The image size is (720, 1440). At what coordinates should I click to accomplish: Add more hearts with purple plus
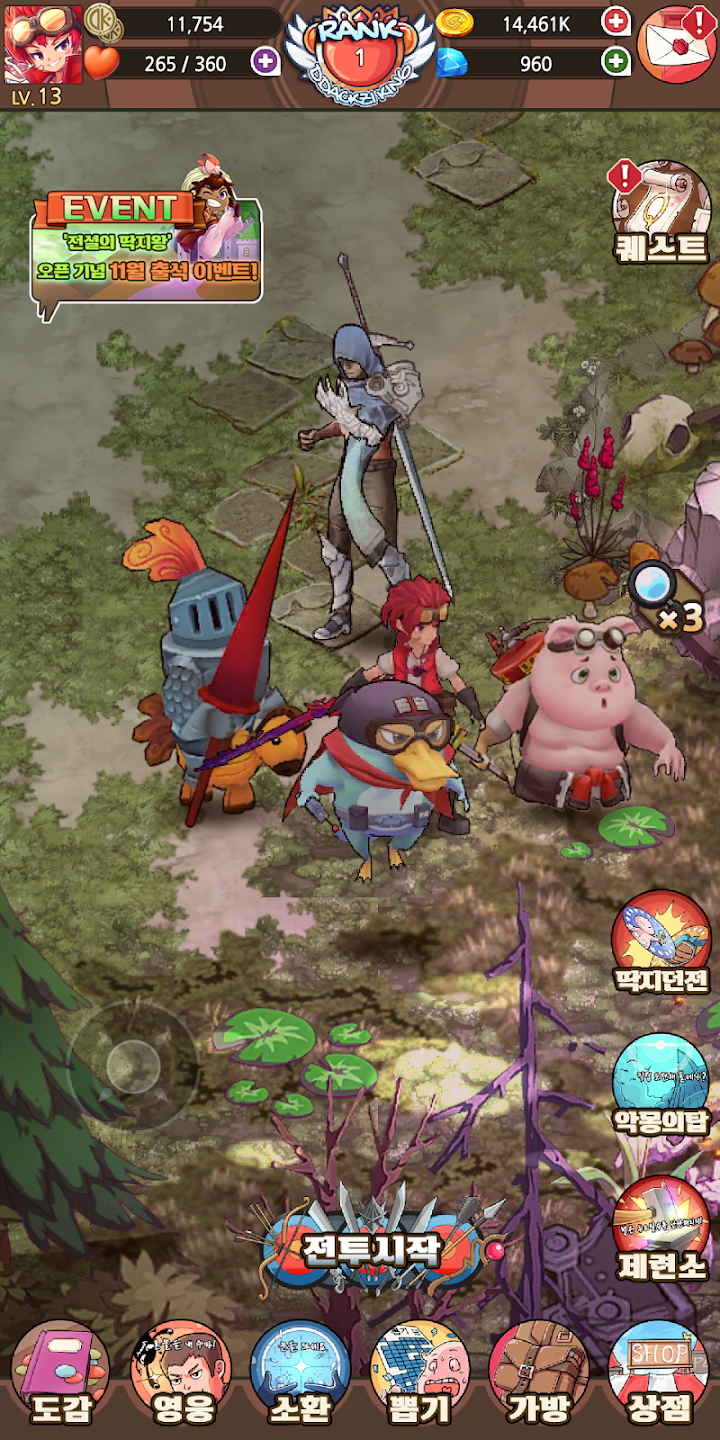point(265,62)
